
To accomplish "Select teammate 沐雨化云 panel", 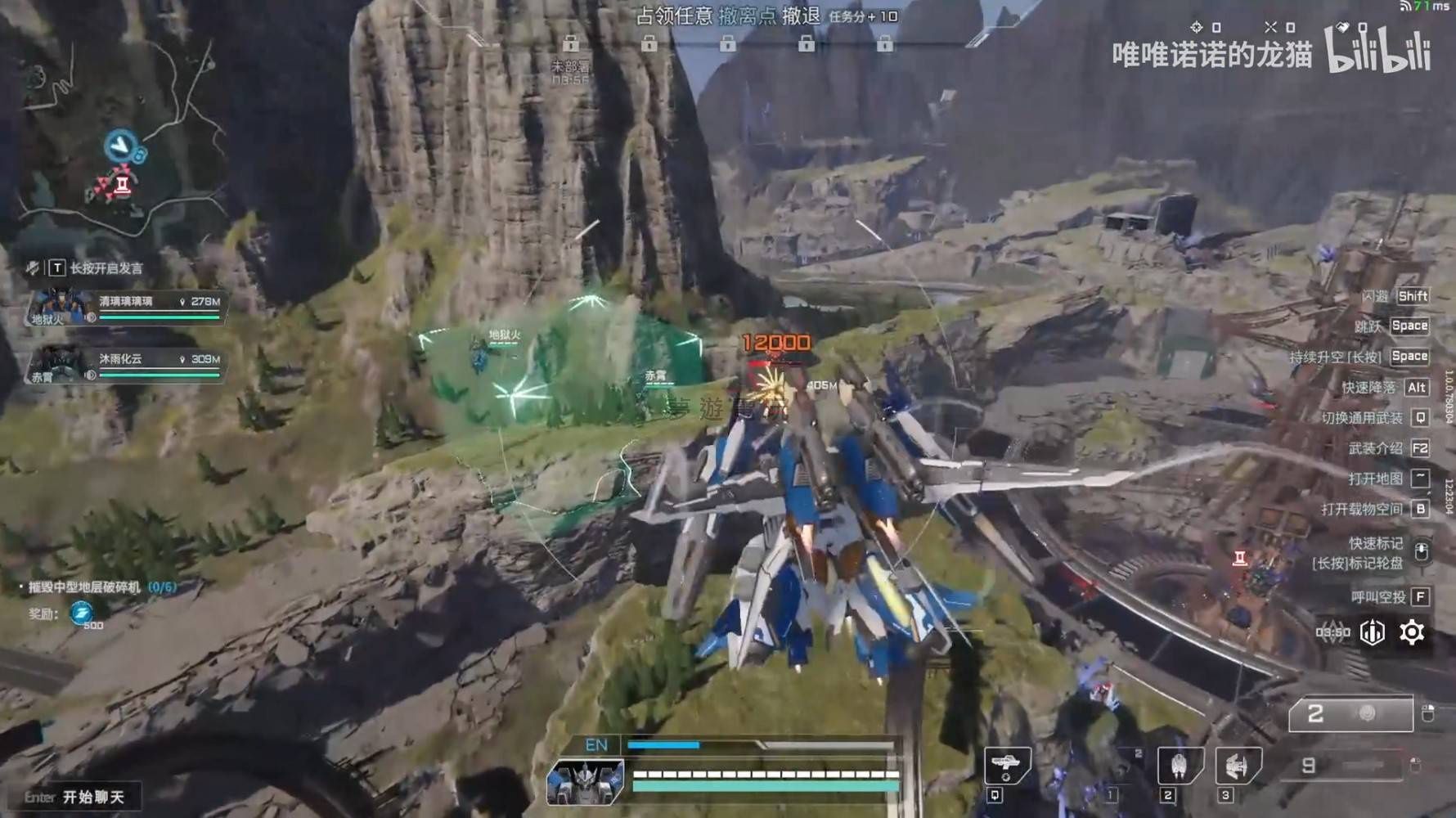I will click(127, 366).
